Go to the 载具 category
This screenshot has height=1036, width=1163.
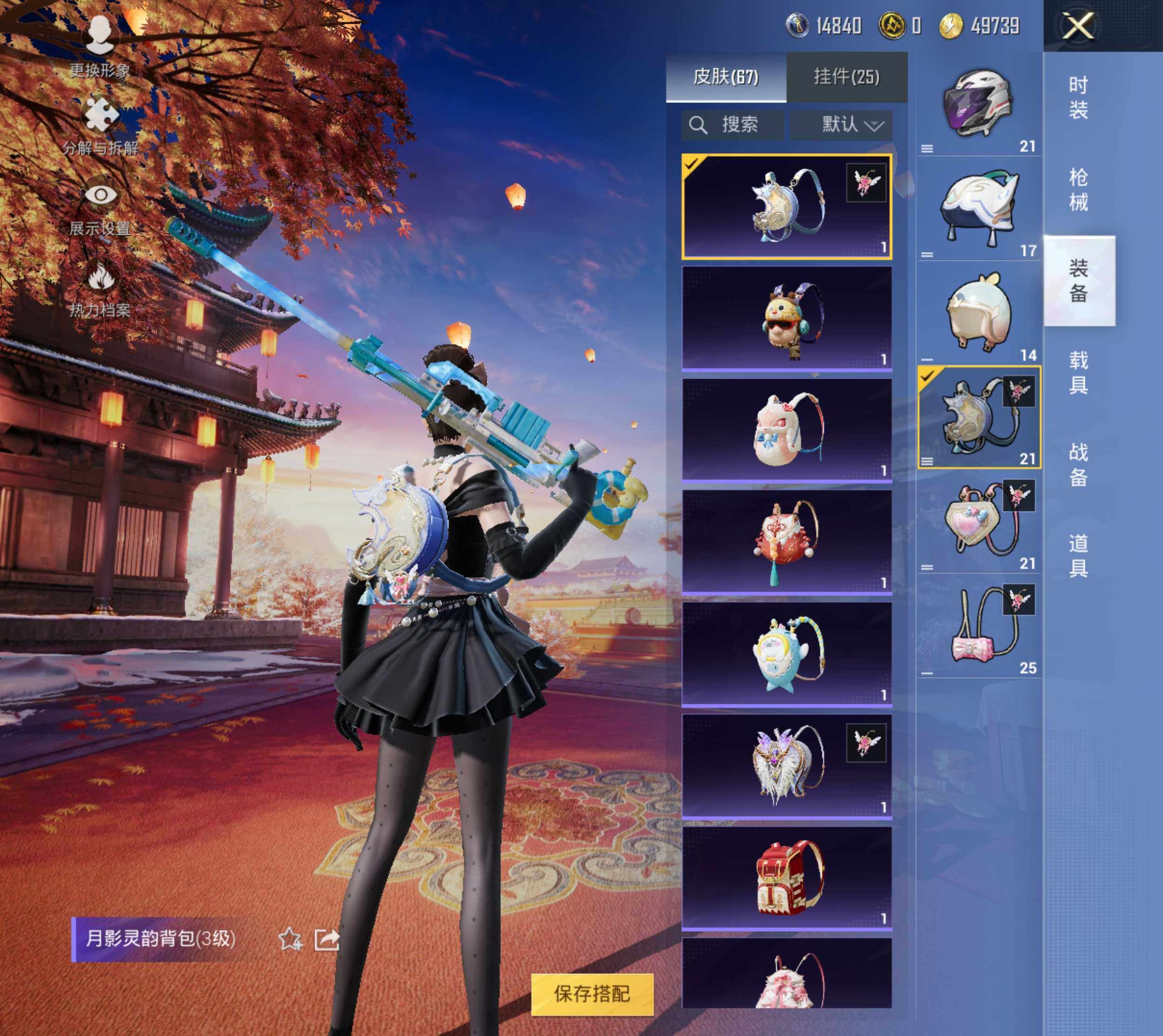point(1078,372)
